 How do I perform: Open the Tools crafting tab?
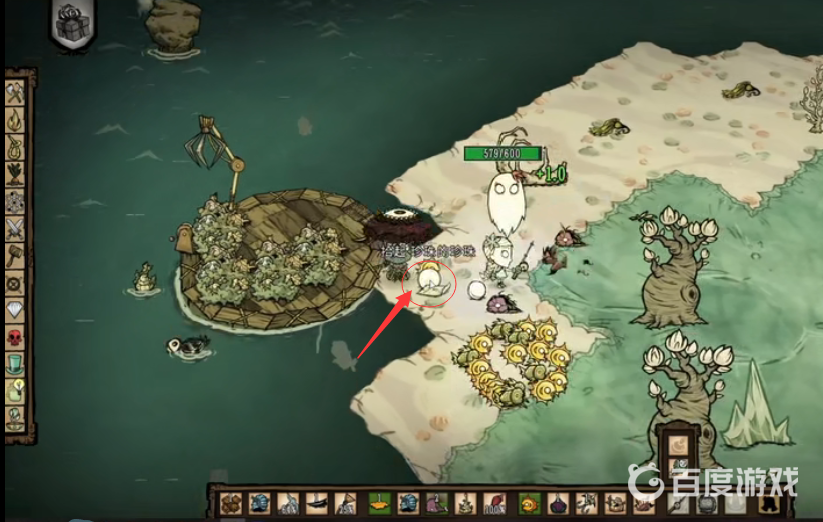[x=16, y=93]
